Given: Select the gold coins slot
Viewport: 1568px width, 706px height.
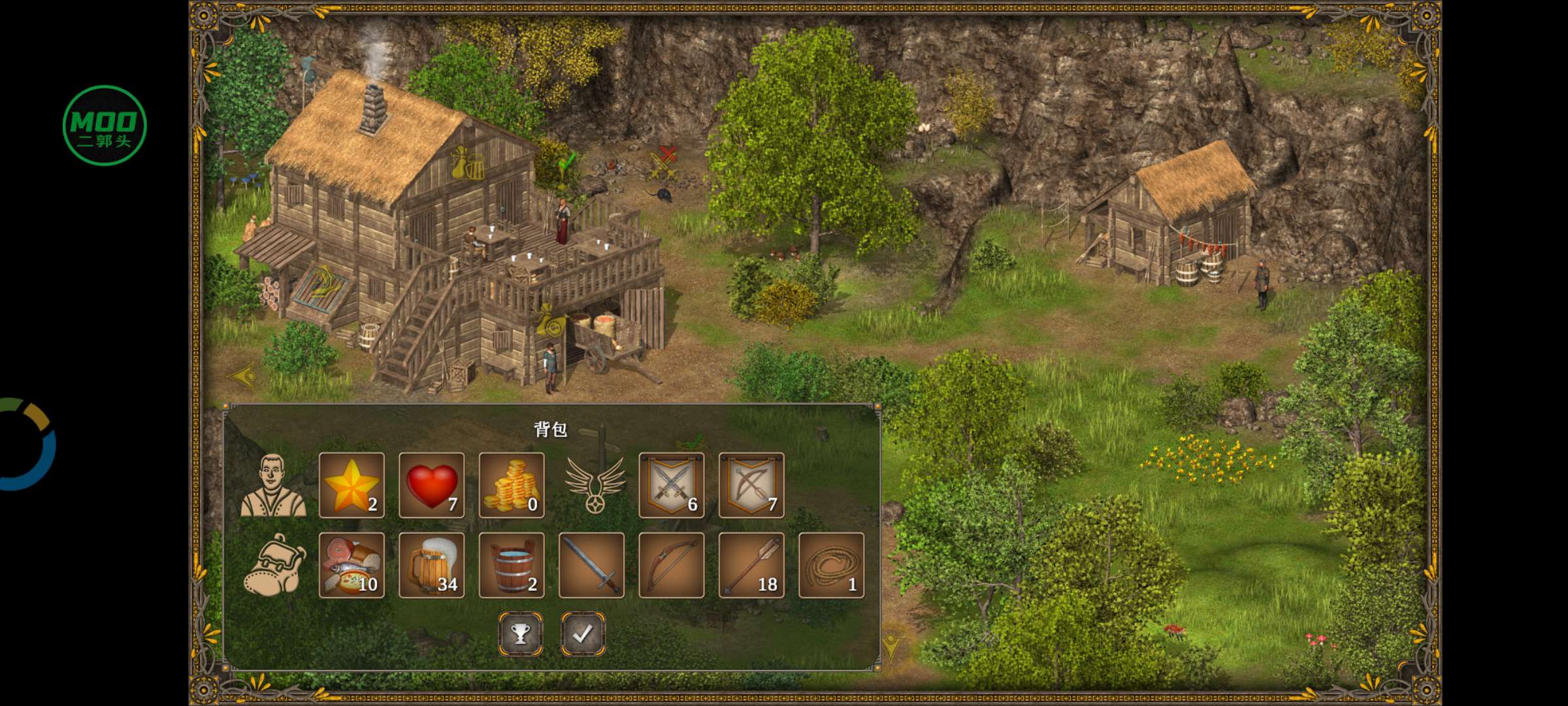Looking at the screenshot, I should (512, 485).
